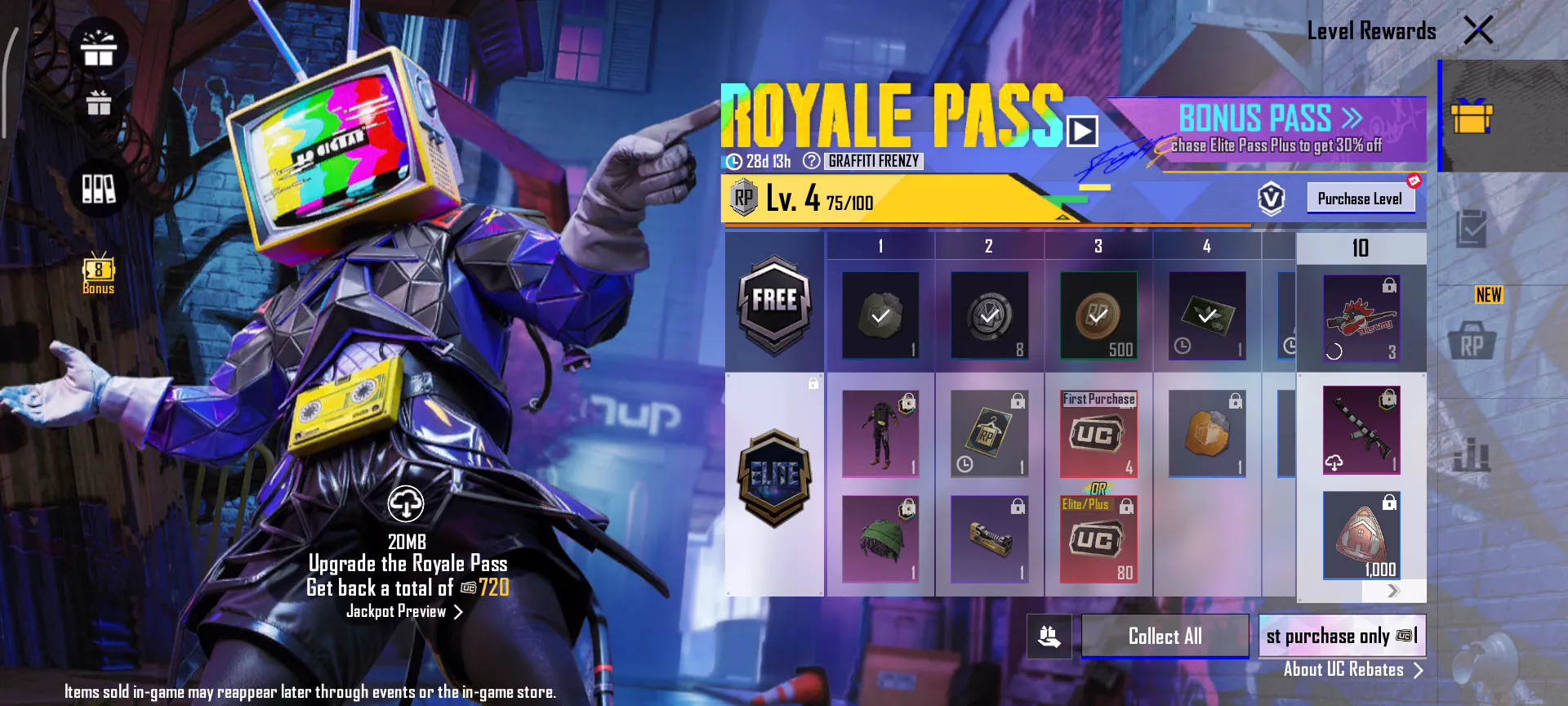Switch to the yellow gift box rewards tab
Viewport: 1568px width, 706px height.
point(1472,116)
